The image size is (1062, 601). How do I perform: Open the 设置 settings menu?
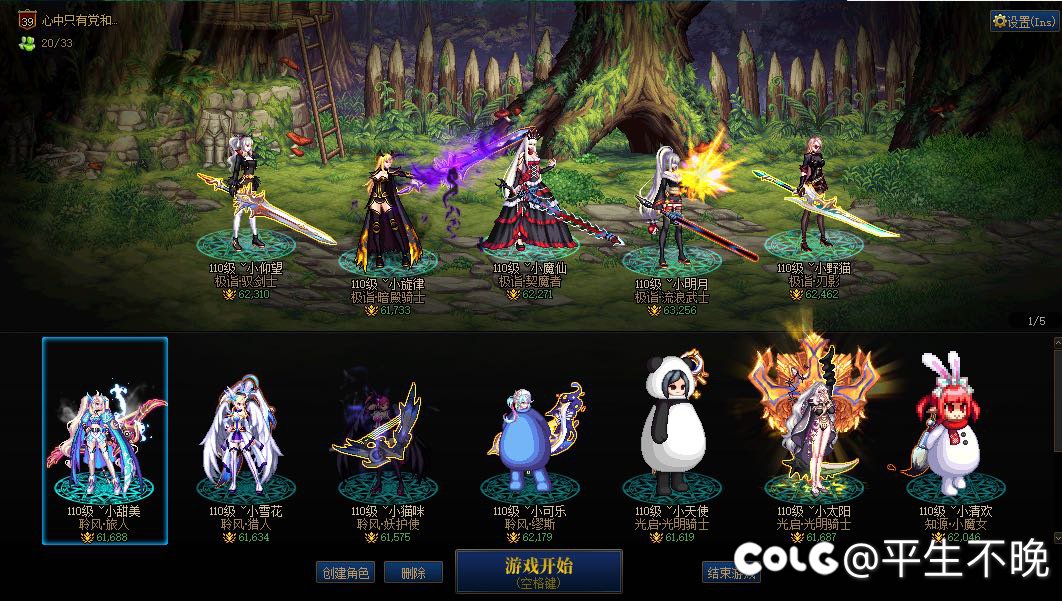(1024, 21)
